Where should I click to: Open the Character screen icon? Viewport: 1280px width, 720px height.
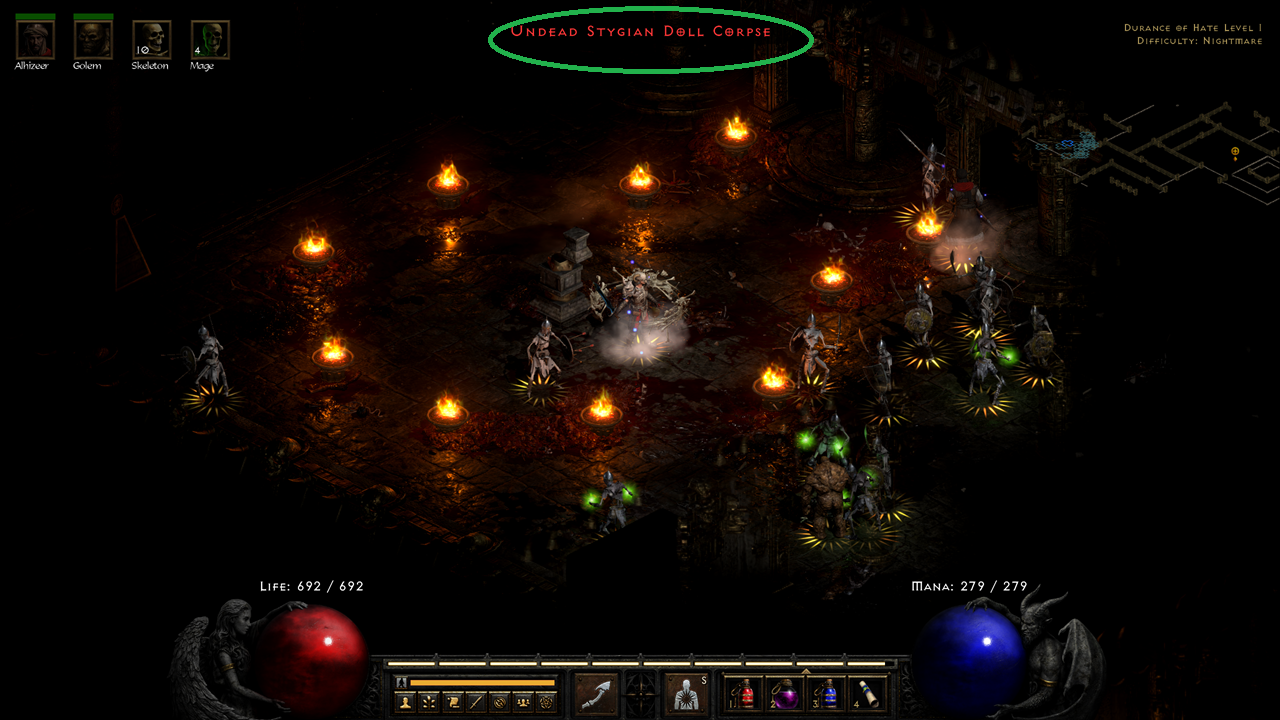405,700
